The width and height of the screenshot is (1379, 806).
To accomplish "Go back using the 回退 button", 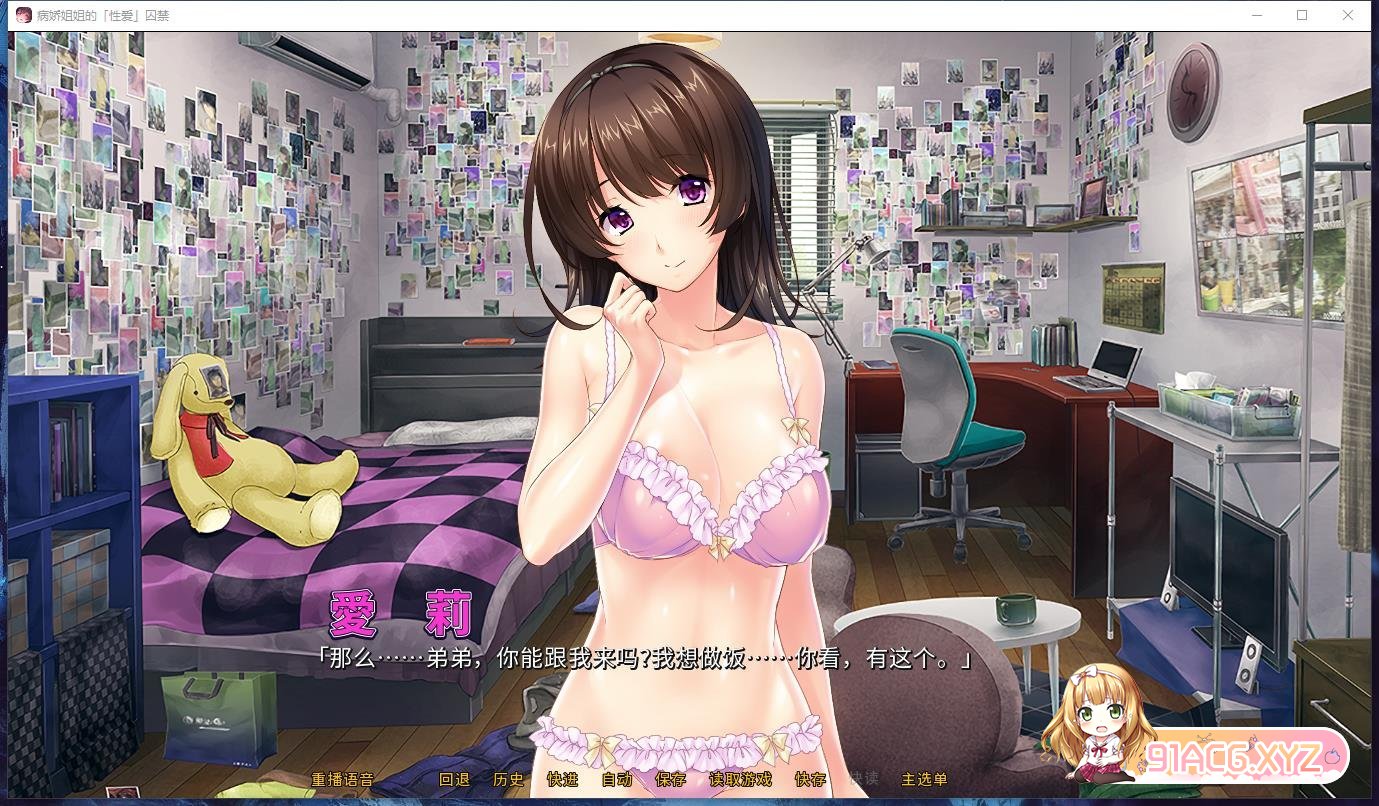I will tap(454, 780).
